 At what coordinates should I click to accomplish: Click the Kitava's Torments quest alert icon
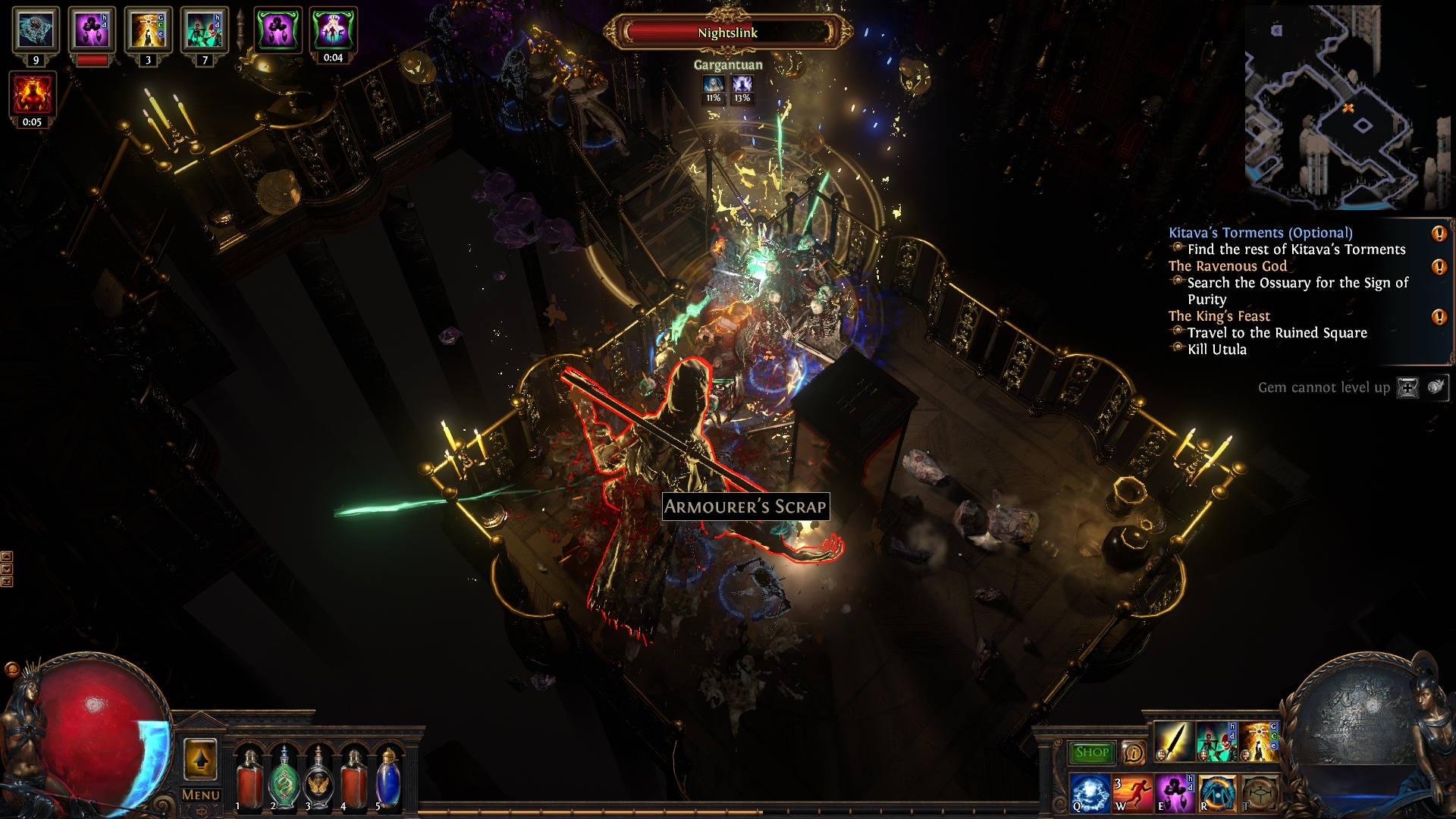coord(1439,234)
